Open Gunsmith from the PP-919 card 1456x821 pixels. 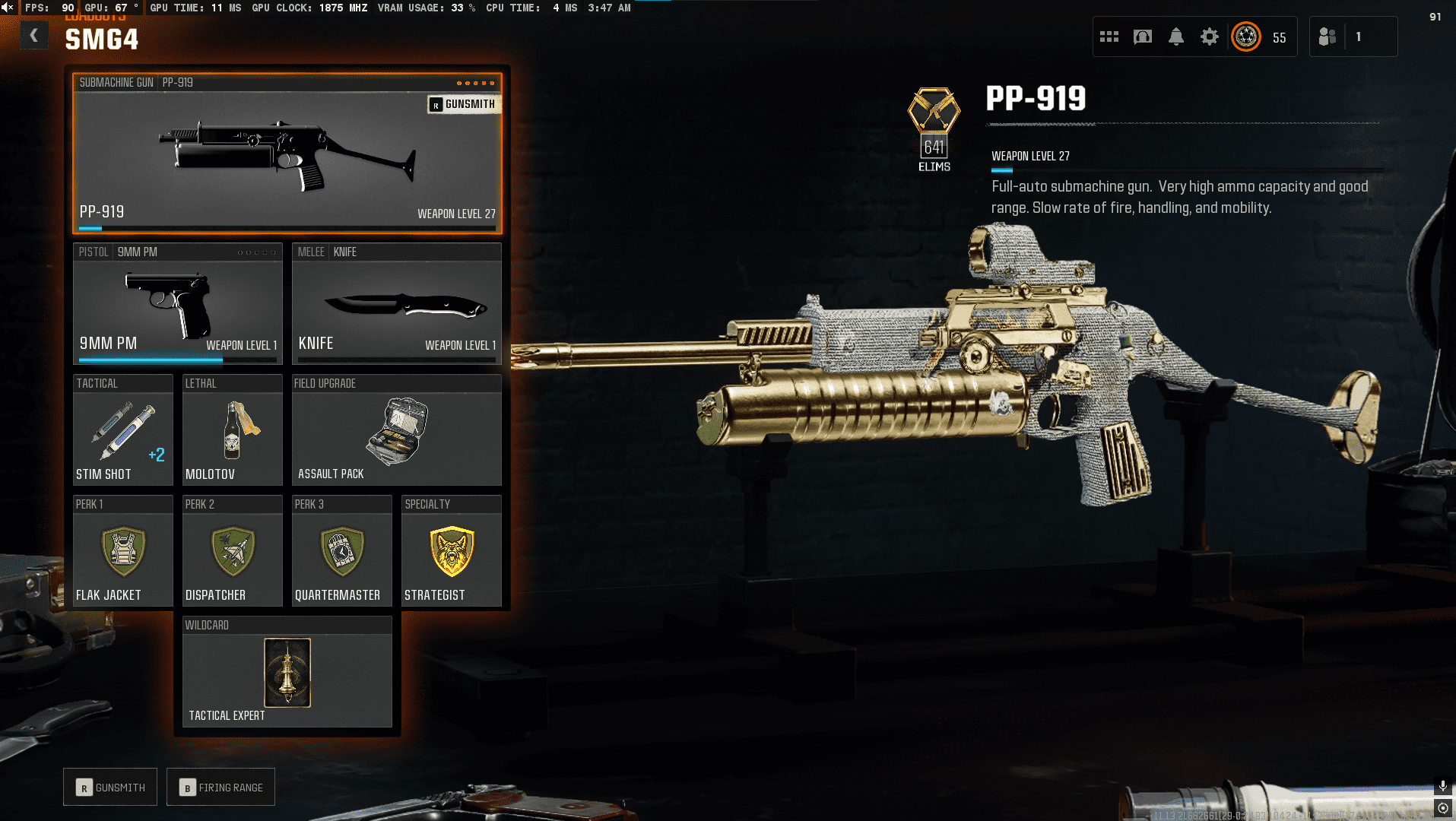[x=463, y=104]
